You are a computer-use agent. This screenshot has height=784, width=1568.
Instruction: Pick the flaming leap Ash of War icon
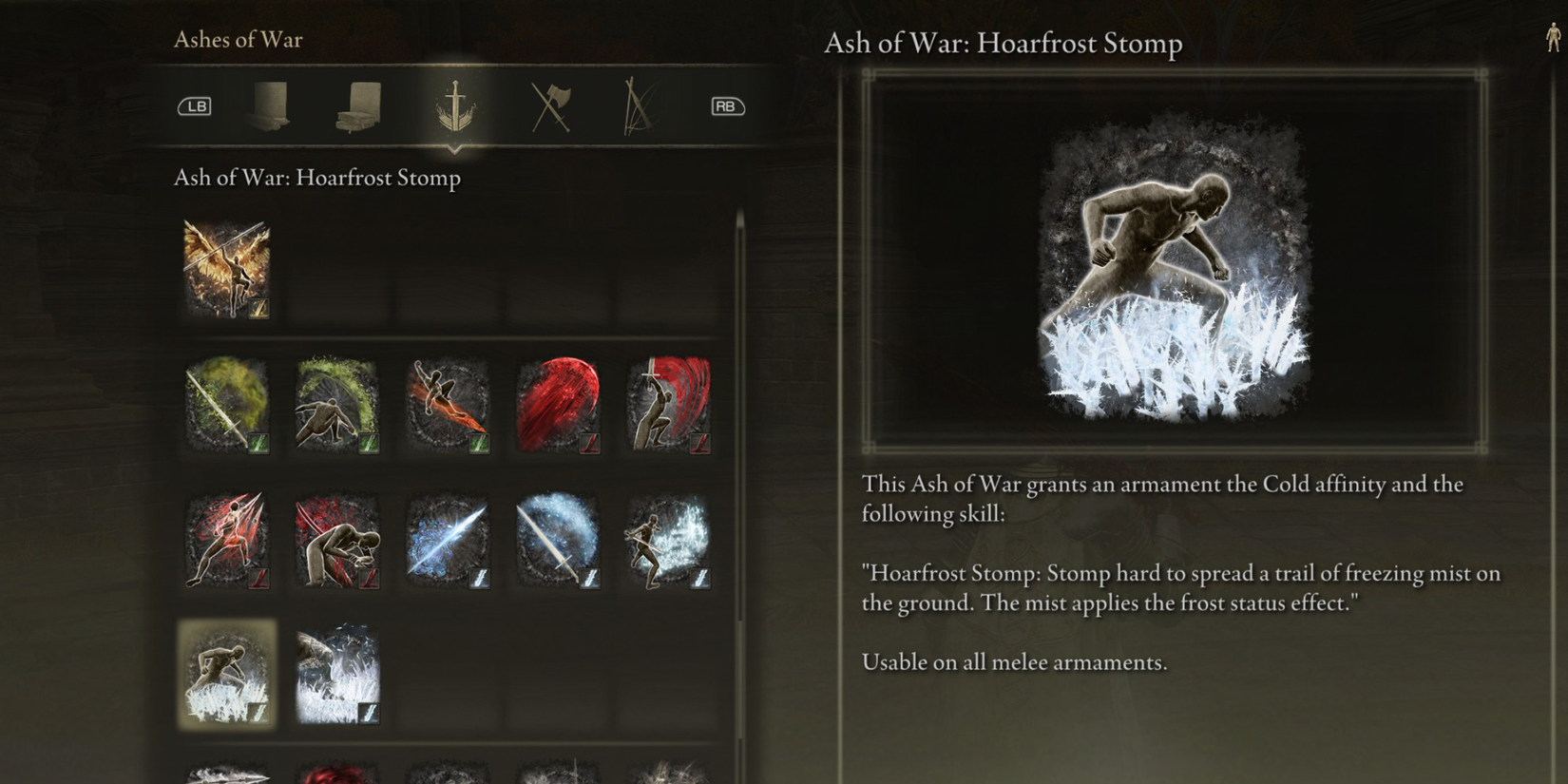click(x=447, y=403)
